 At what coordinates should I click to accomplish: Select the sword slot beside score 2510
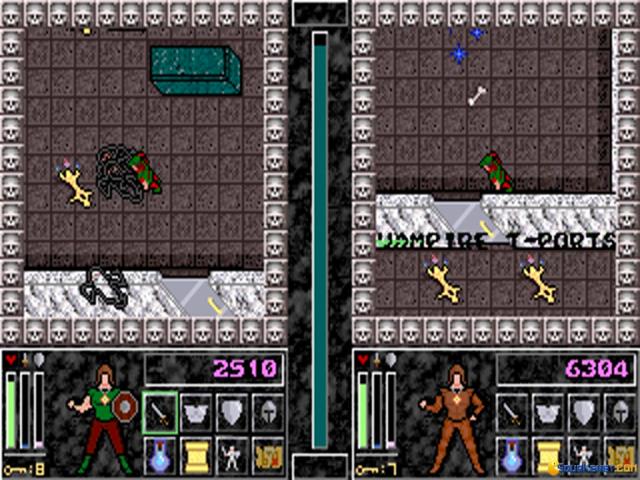point(160,410)
